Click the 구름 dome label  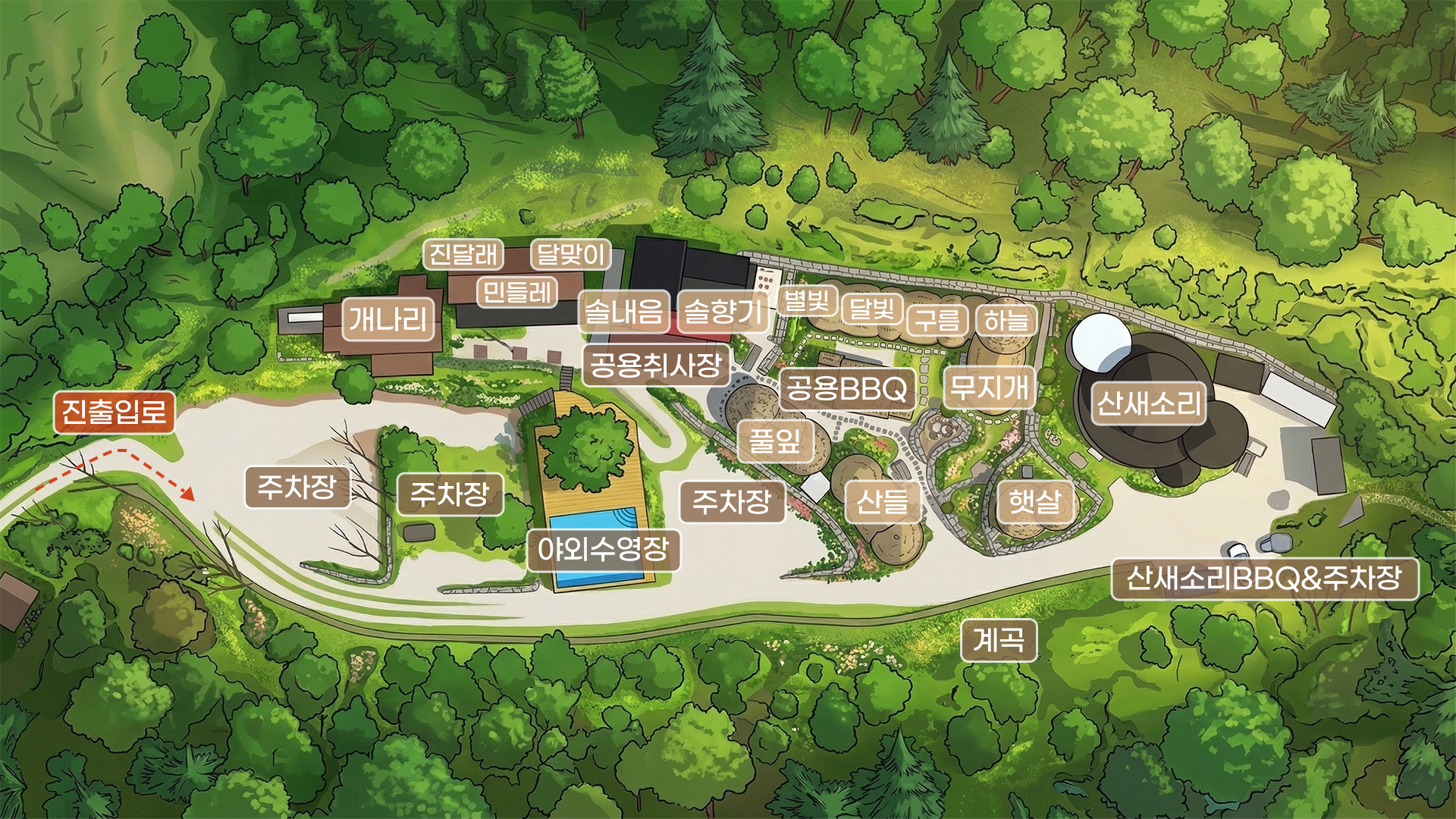938,320
